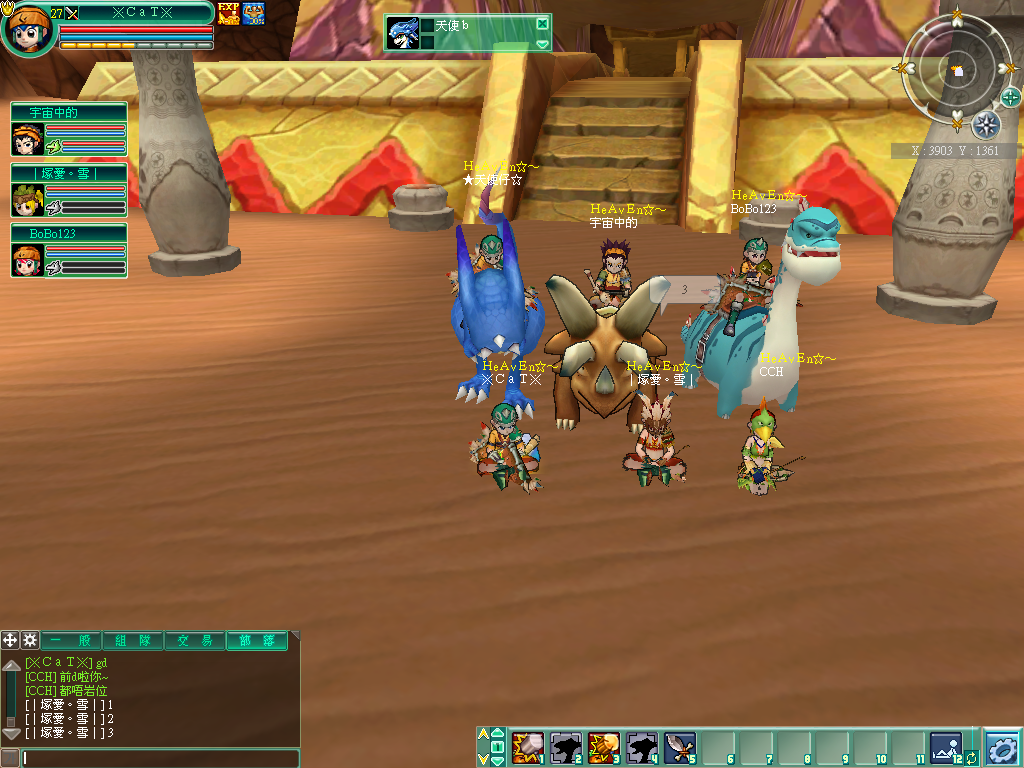Open chat settings with the gear icon
Image resolution: width=1024 pixels, height=768 pixels.
click(30, 640)
